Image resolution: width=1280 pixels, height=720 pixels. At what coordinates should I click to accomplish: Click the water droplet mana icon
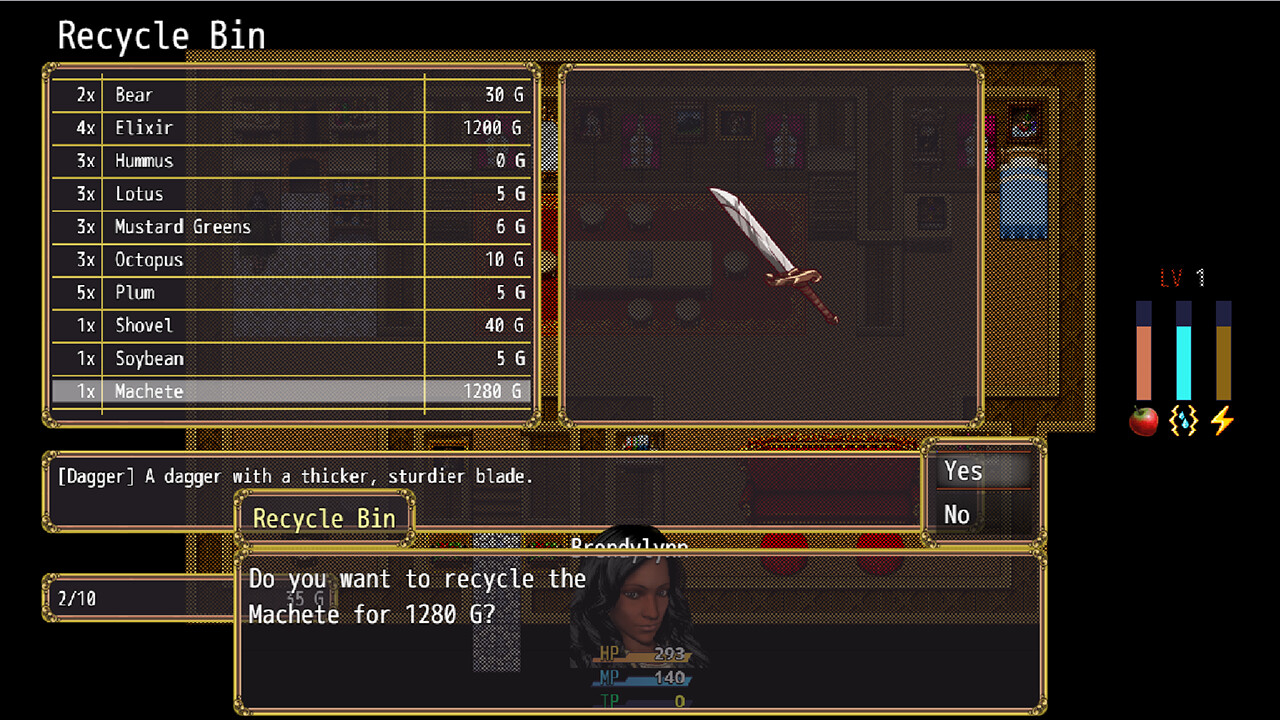(x=1183, y=421)
